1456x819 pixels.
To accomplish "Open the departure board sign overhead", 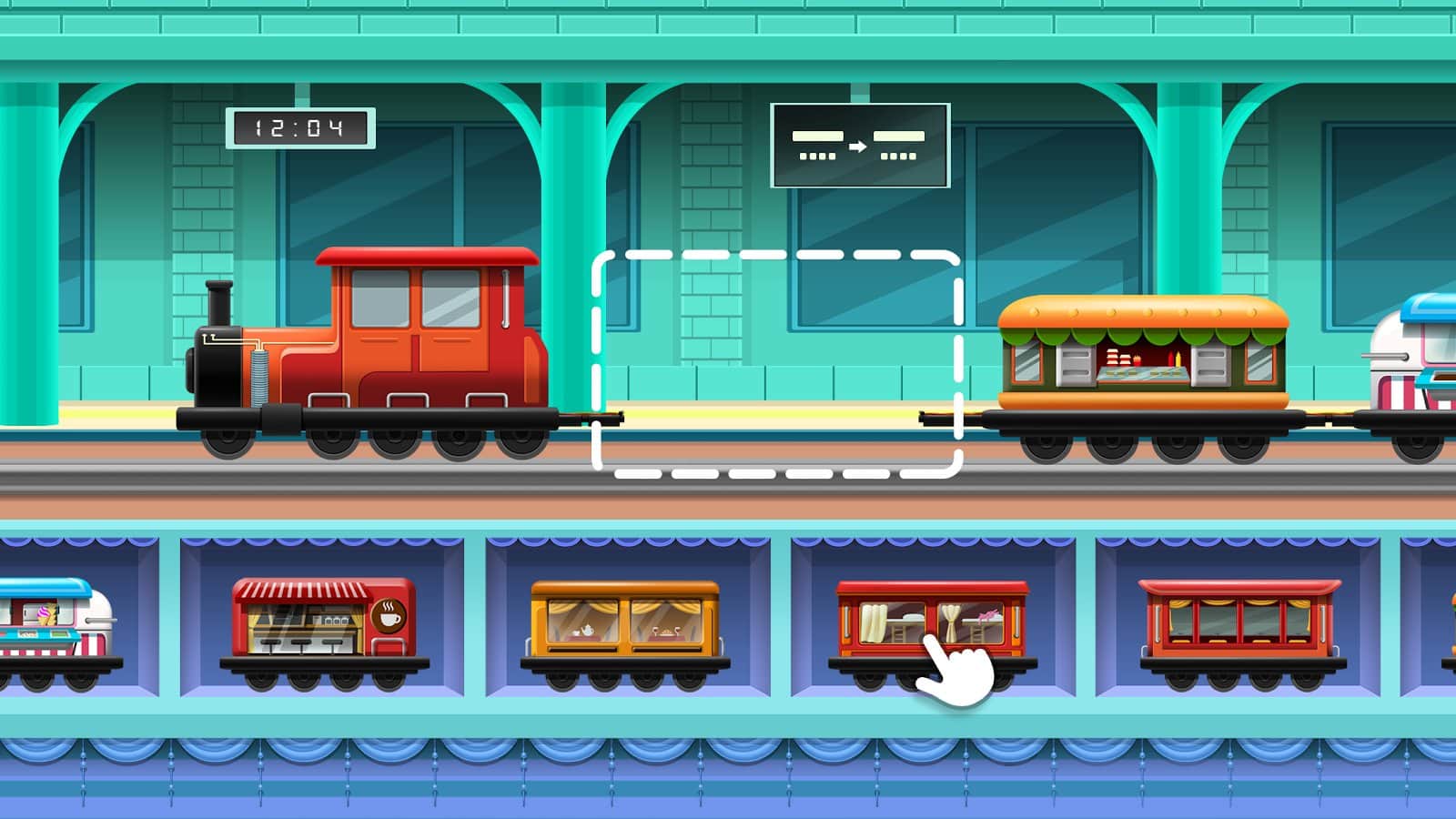I will [x=860, y=146].
